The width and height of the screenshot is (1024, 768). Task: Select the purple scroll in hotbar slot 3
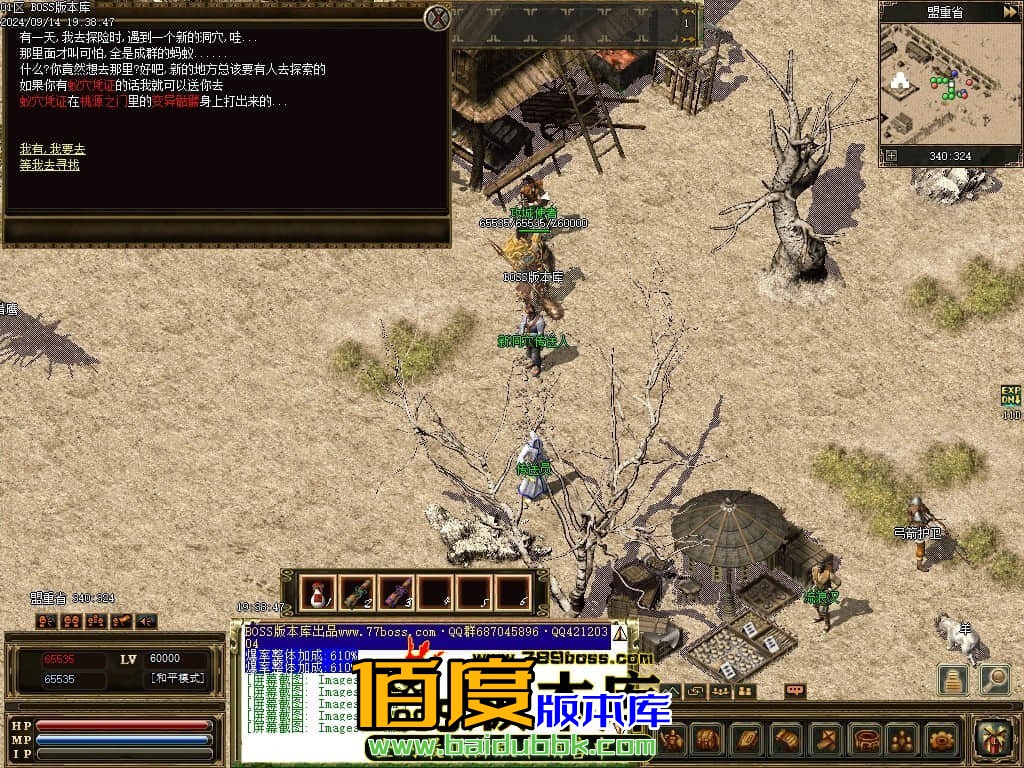click(x=395, y=593)
